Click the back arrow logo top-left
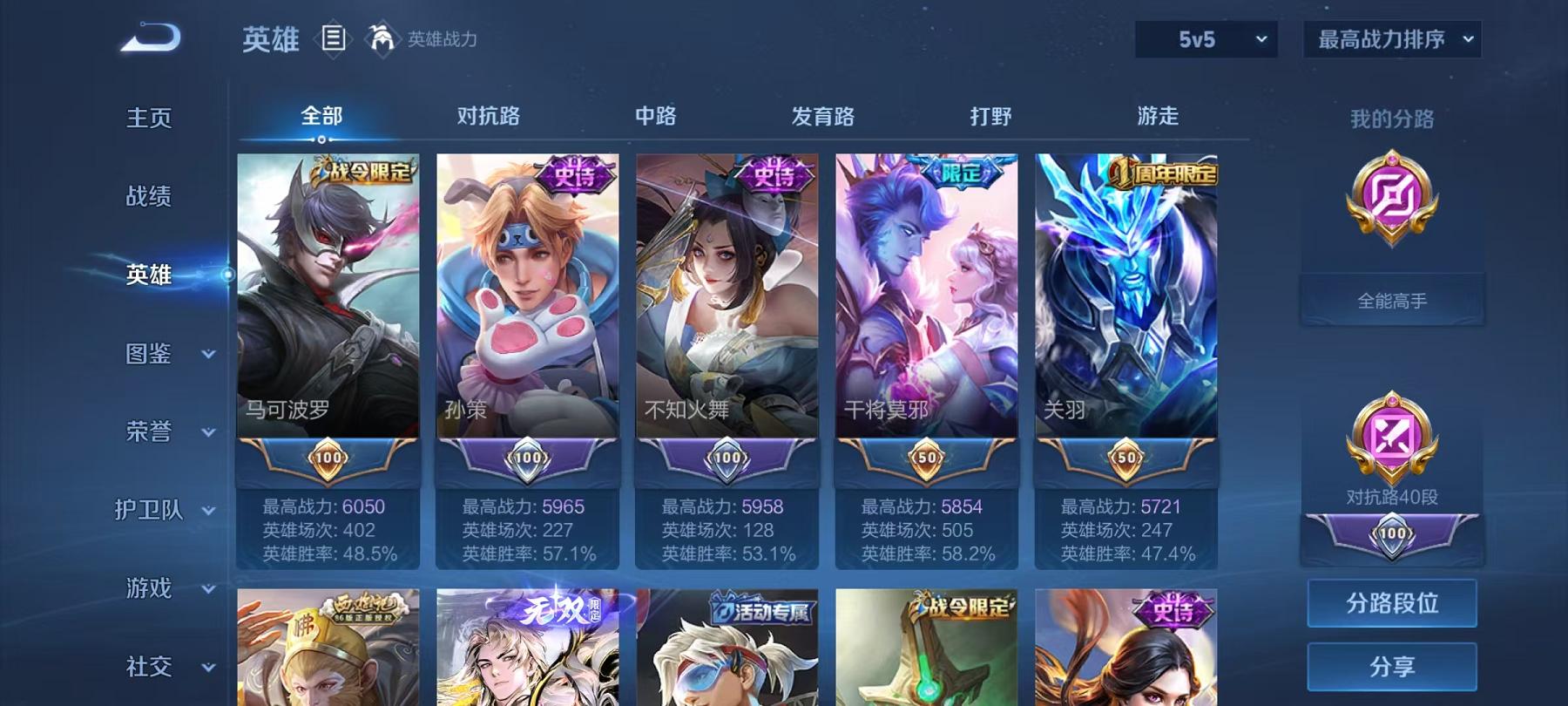 pyautogui.click(x=150, y=35)
